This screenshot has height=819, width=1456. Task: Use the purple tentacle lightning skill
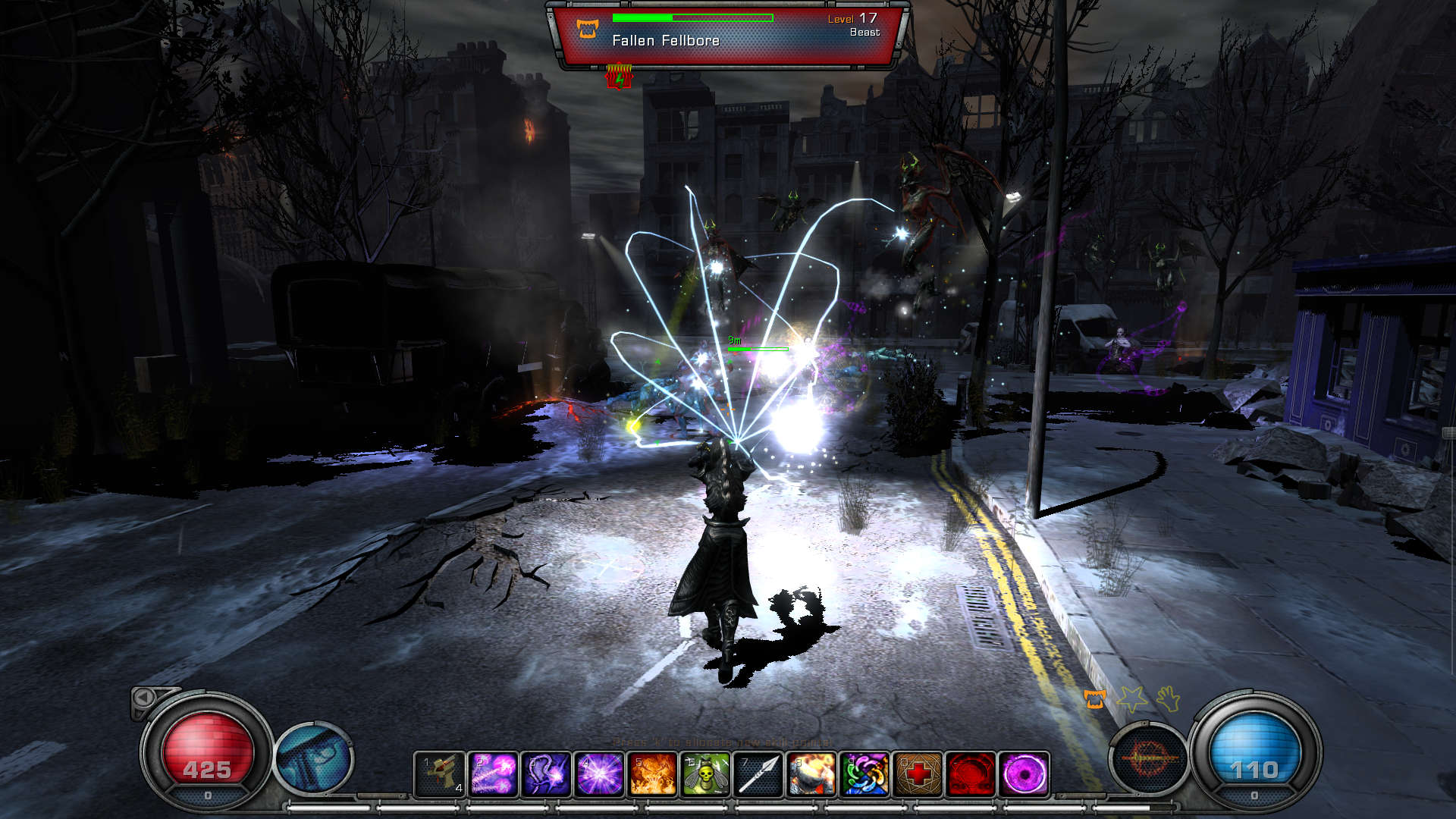(x=546, y=774)
